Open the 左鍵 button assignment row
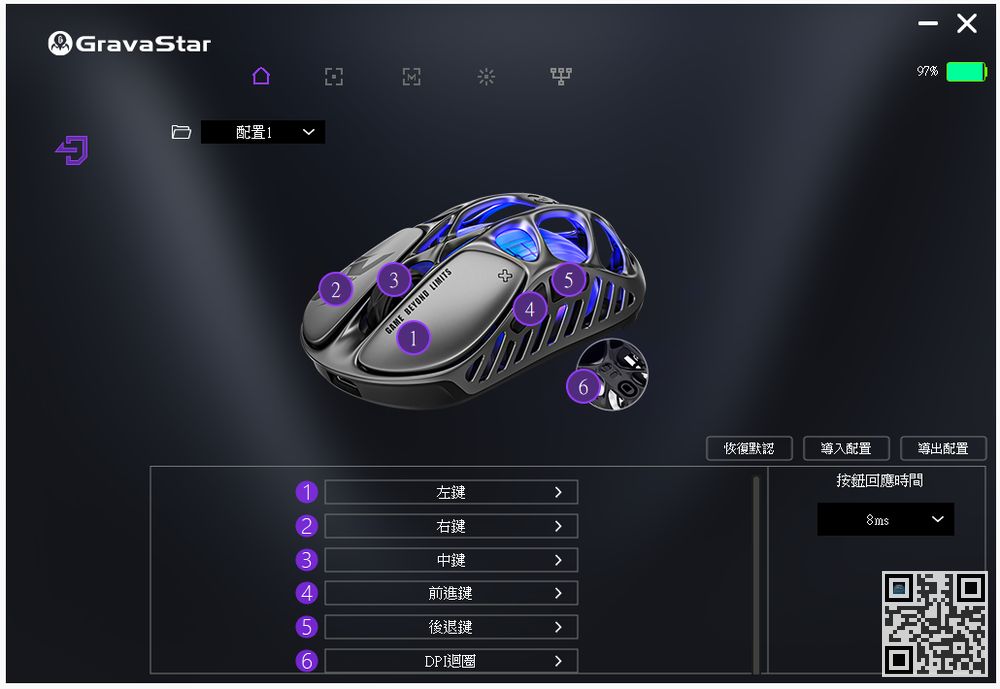Screen dimensions: 1000x689 [x=451, y=492]
